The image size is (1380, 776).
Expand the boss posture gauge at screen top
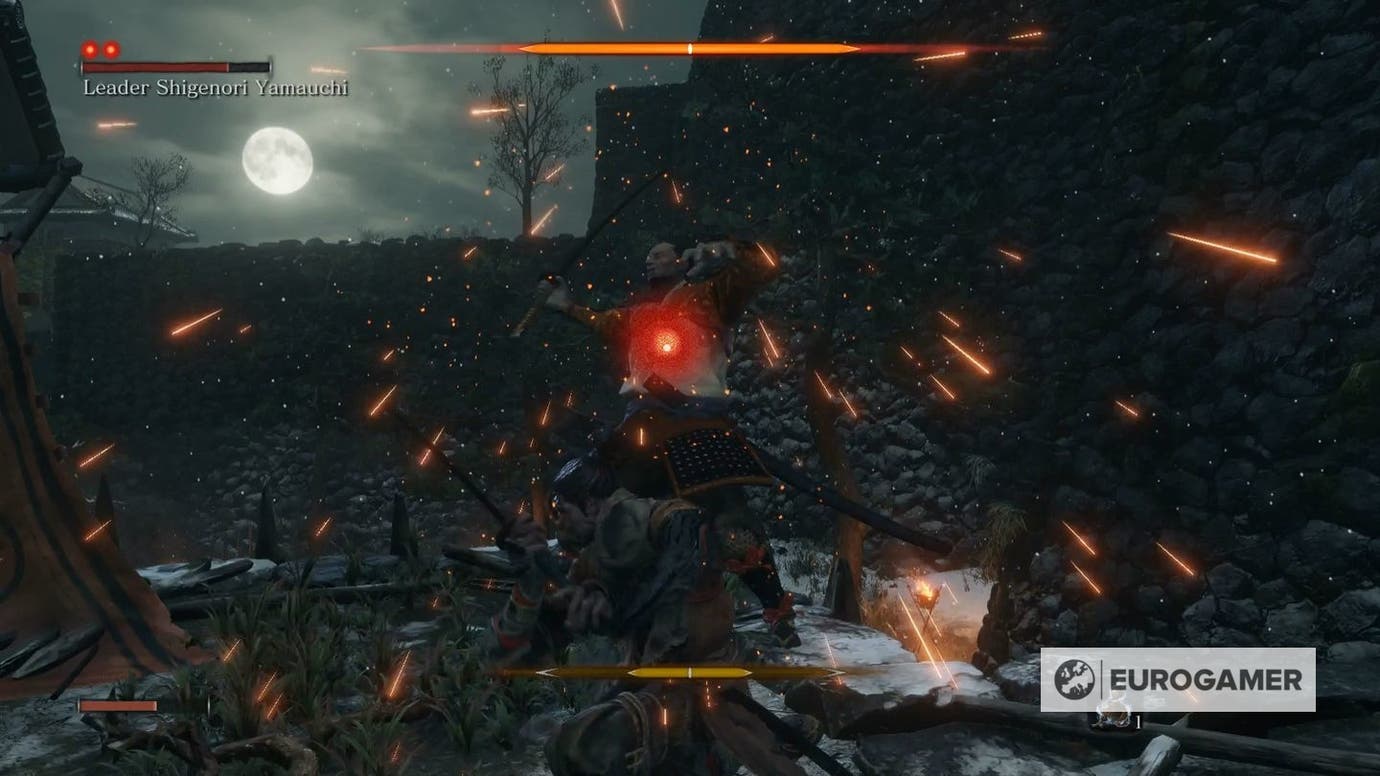[690, 45]
